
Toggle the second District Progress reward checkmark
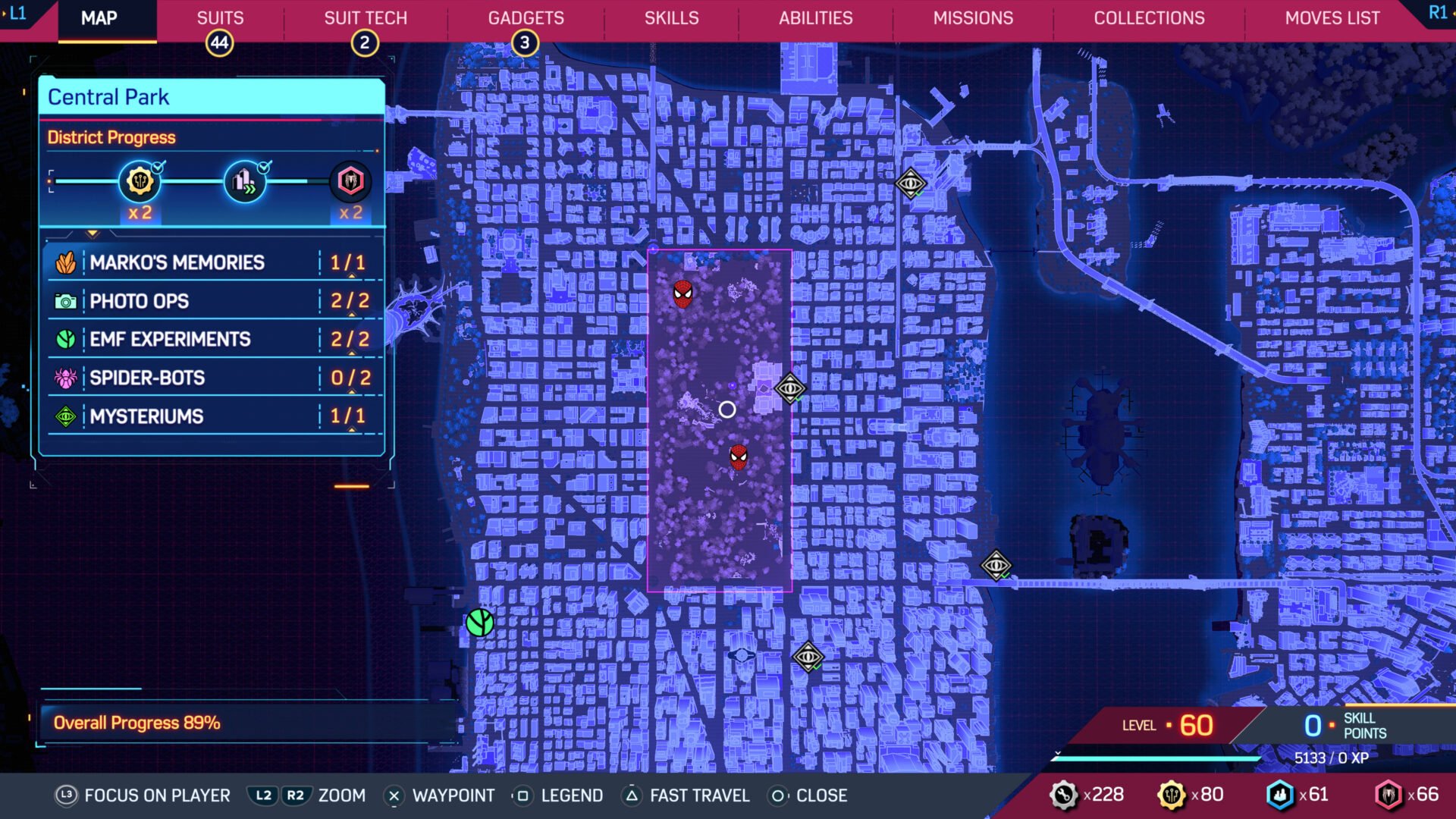(265, 168)
